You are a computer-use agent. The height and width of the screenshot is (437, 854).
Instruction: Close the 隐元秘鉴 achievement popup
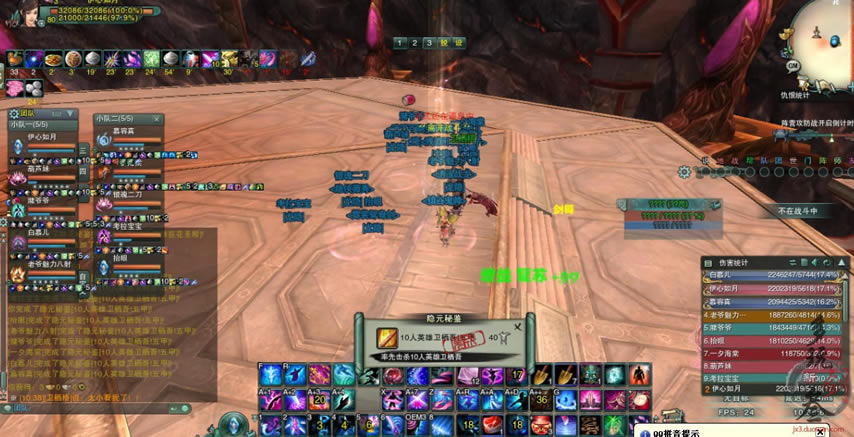[x=517, y=326]
